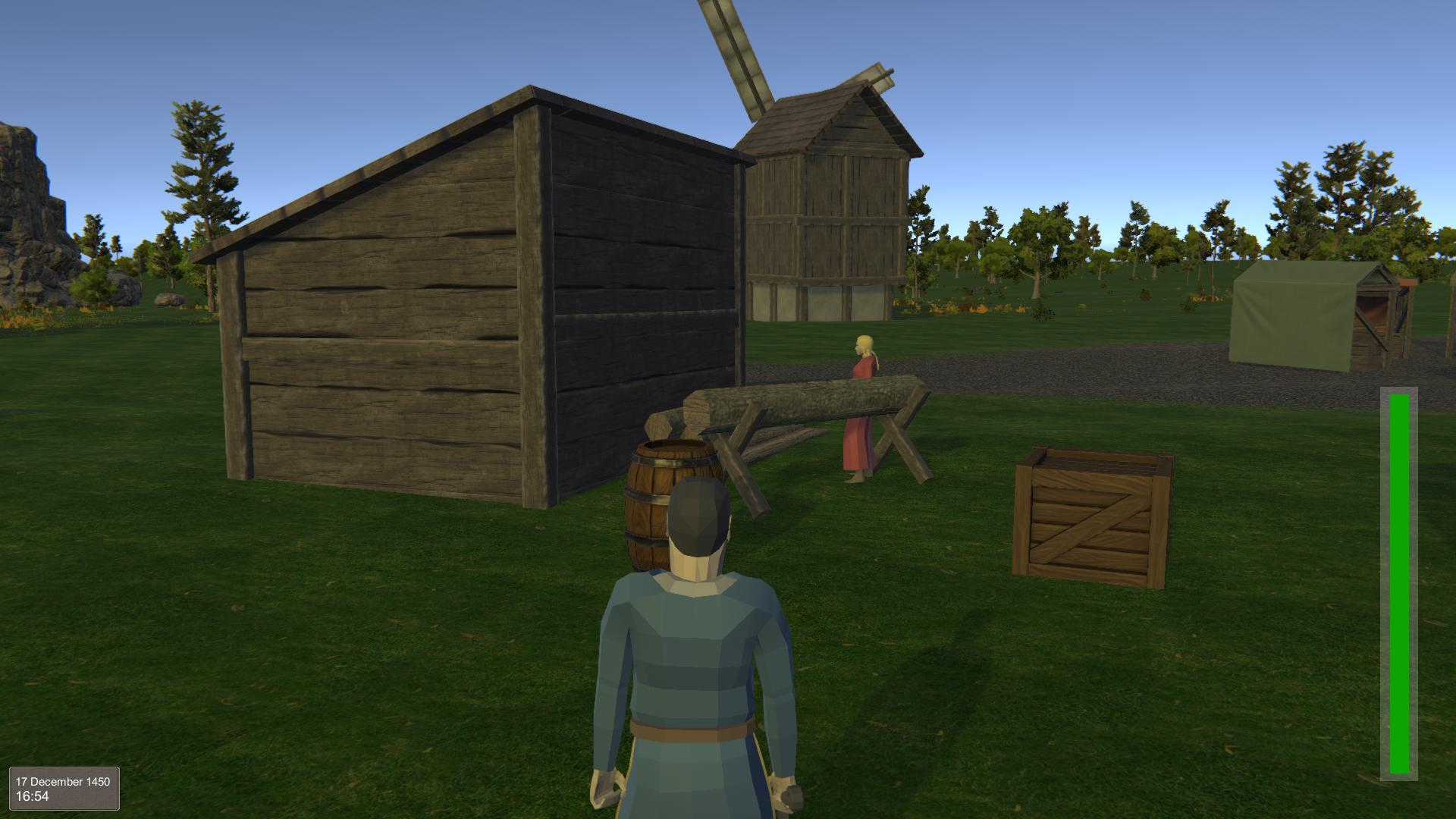This screenshot has width=1456, height=819.
Task: Click the time reading 16:54
Action: (x=33, y=797)
